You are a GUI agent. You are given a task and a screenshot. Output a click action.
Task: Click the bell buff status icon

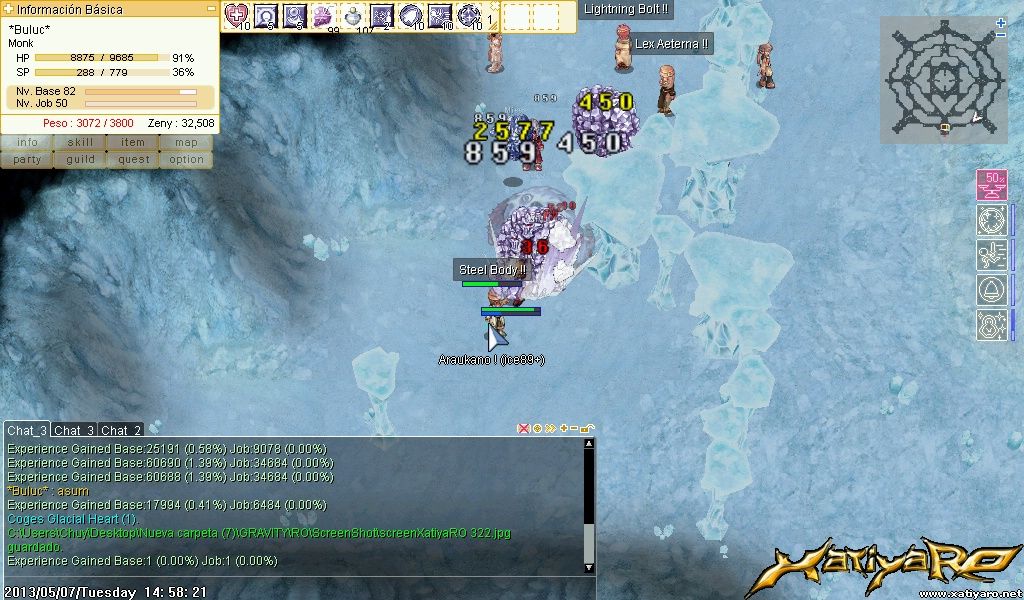tap(991, 290)
